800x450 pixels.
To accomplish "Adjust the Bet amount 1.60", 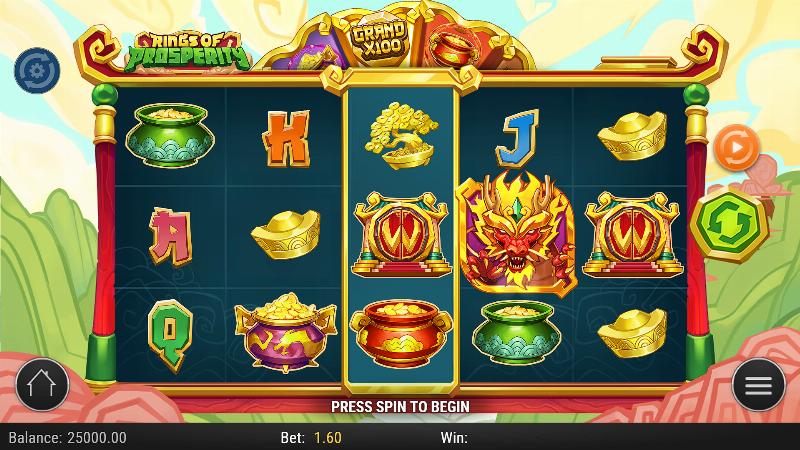I will (326, 438).
